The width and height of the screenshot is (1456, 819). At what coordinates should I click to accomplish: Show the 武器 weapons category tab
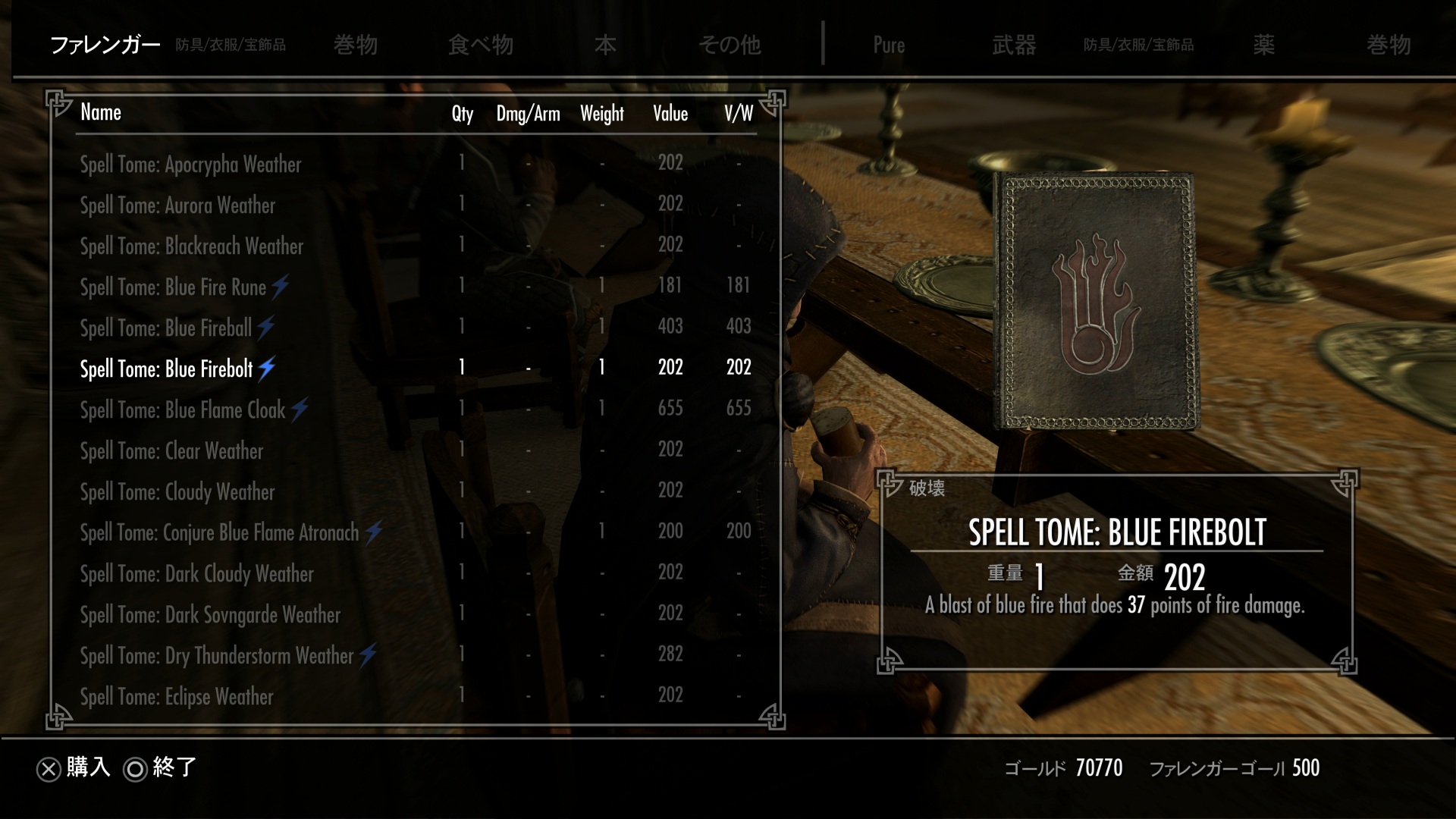(x=1014, y=45)
